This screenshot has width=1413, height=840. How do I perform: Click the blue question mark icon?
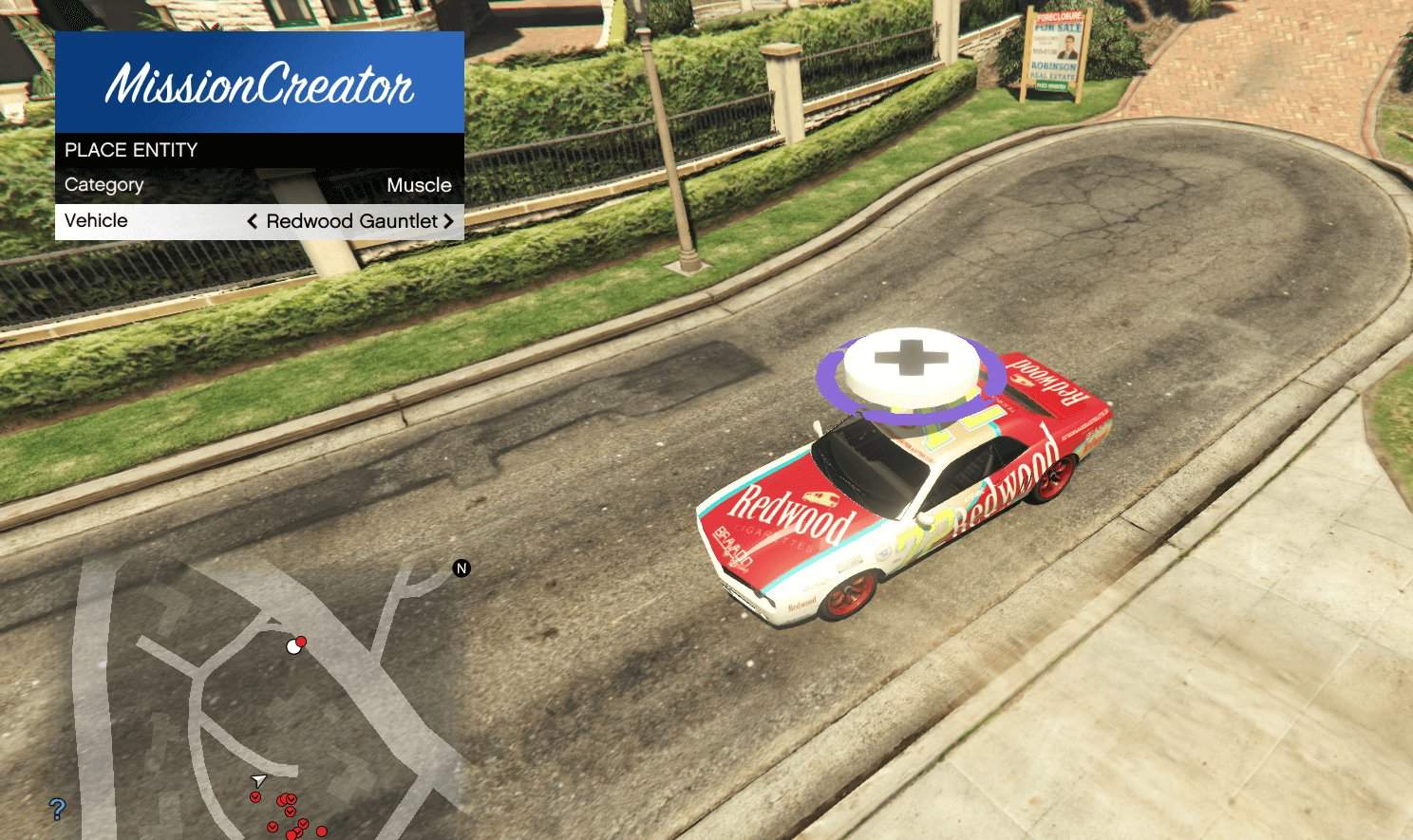click(x=58, y=810)
